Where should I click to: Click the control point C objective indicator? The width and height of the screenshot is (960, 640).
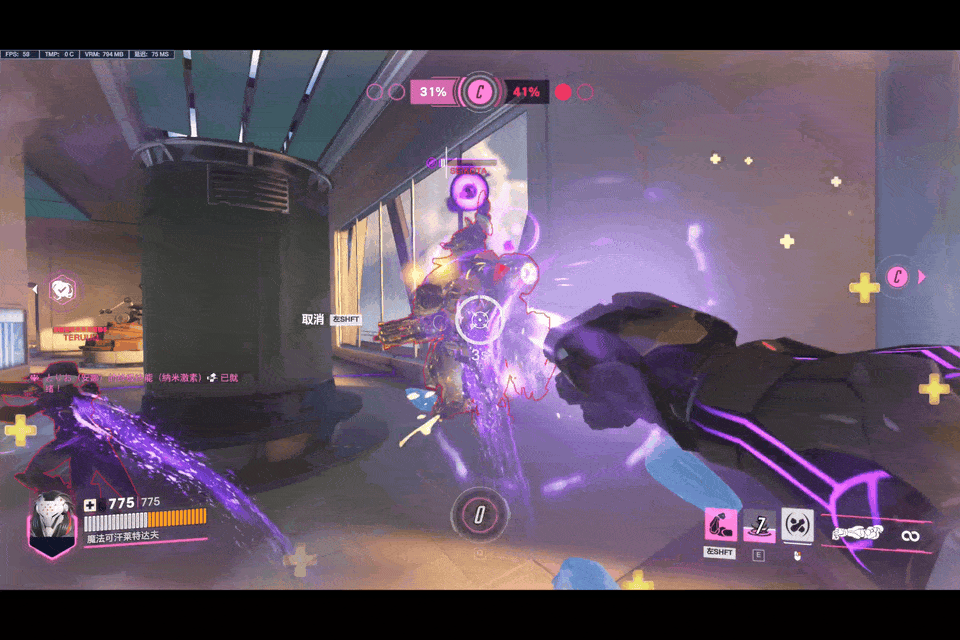coord(480,93)
